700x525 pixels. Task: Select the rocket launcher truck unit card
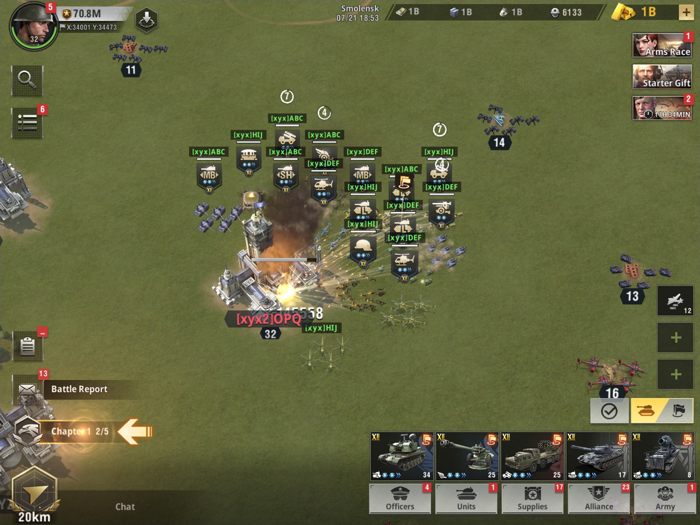(532, 457)
